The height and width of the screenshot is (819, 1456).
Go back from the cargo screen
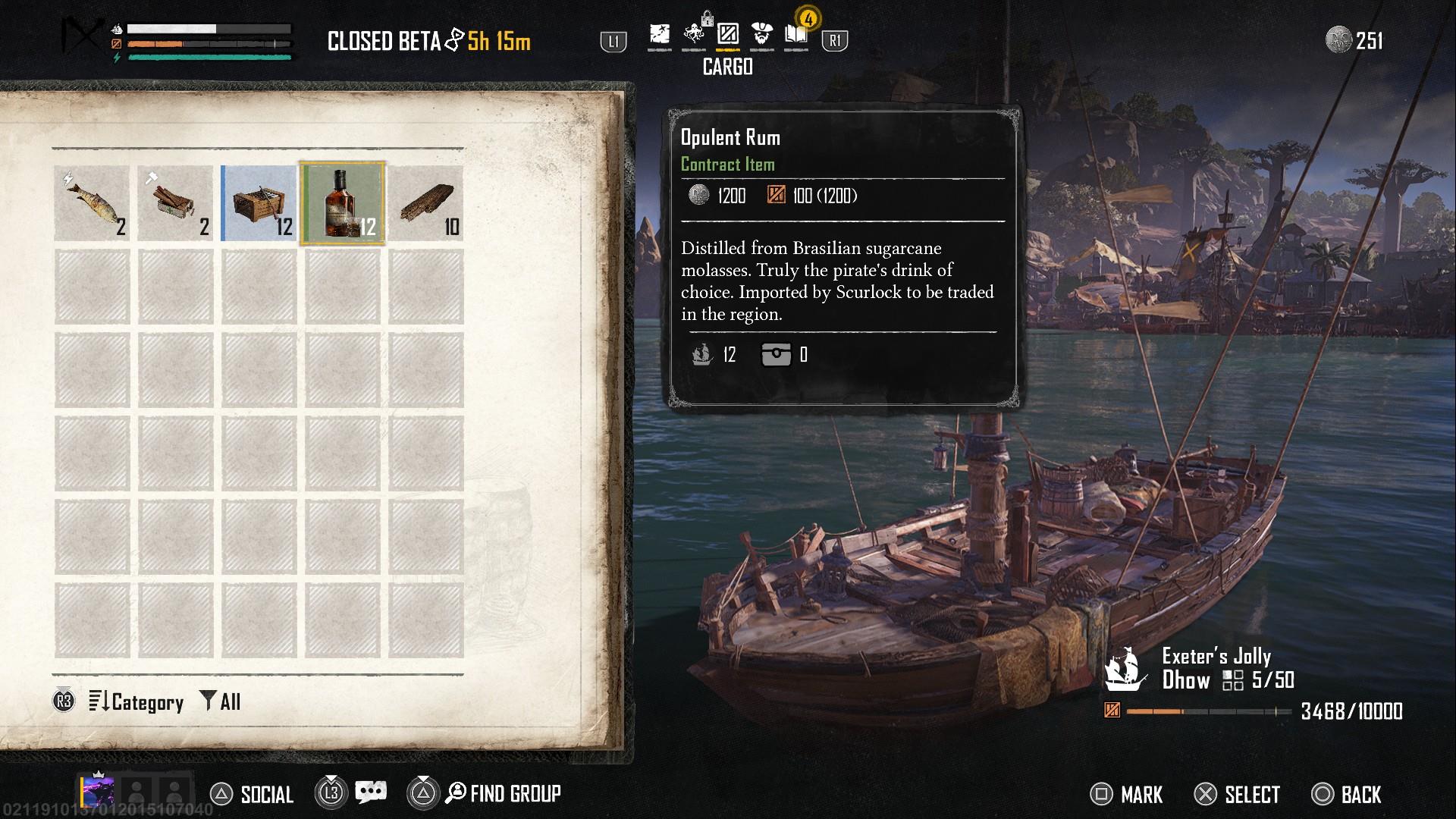coord(1347,795)
